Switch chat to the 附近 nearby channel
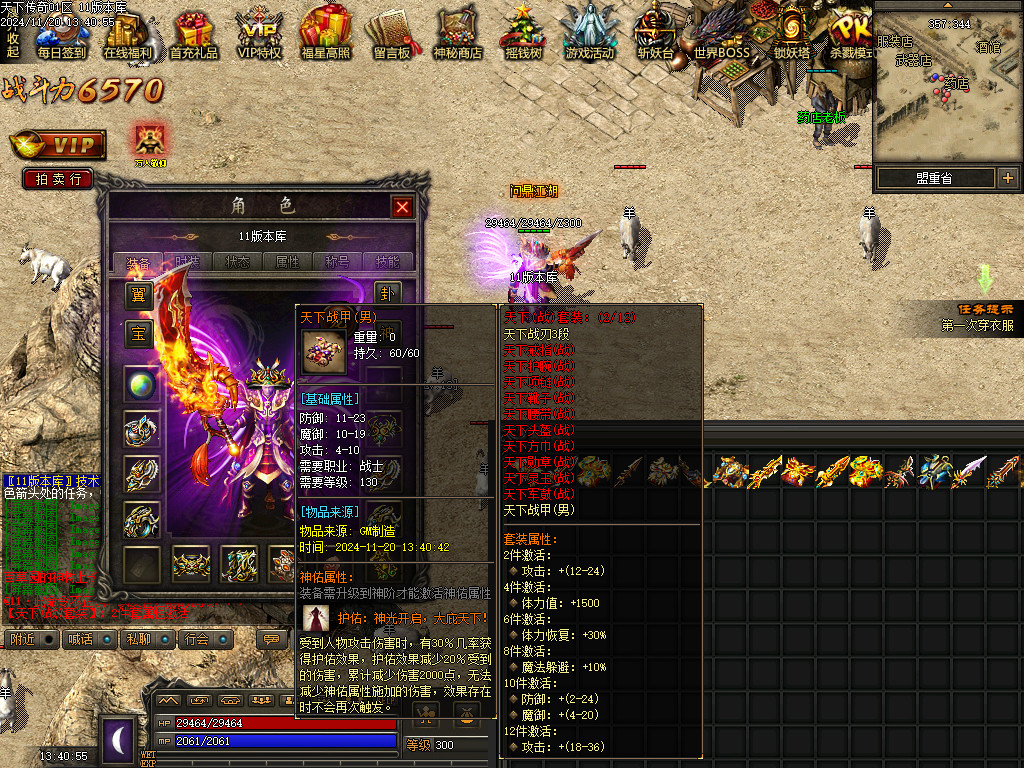This screenshot has height=768, width=1024. pyautogui.click(x=23, y=639)
